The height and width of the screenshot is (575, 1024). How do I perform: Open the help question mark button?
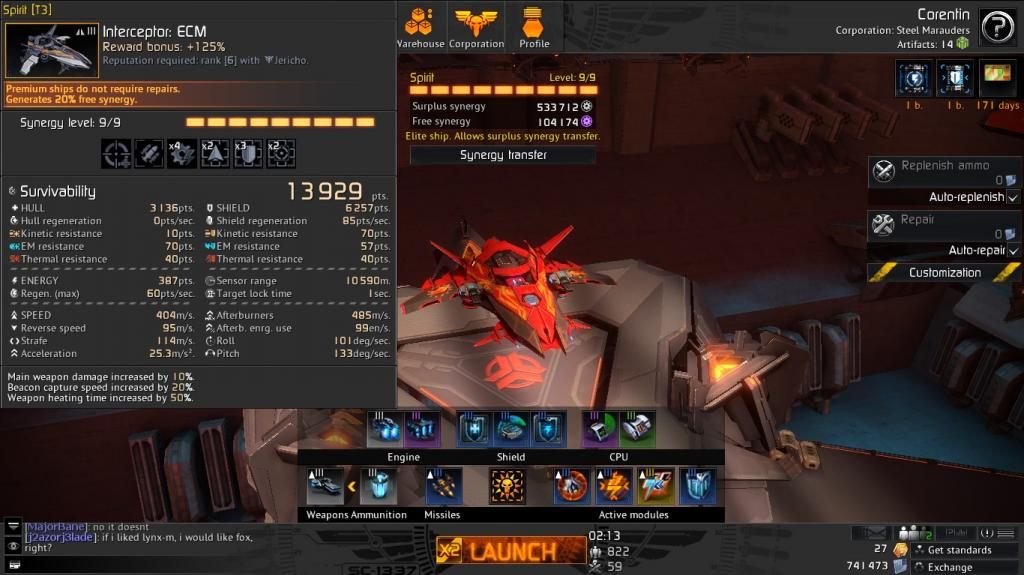tap(997, 27)
